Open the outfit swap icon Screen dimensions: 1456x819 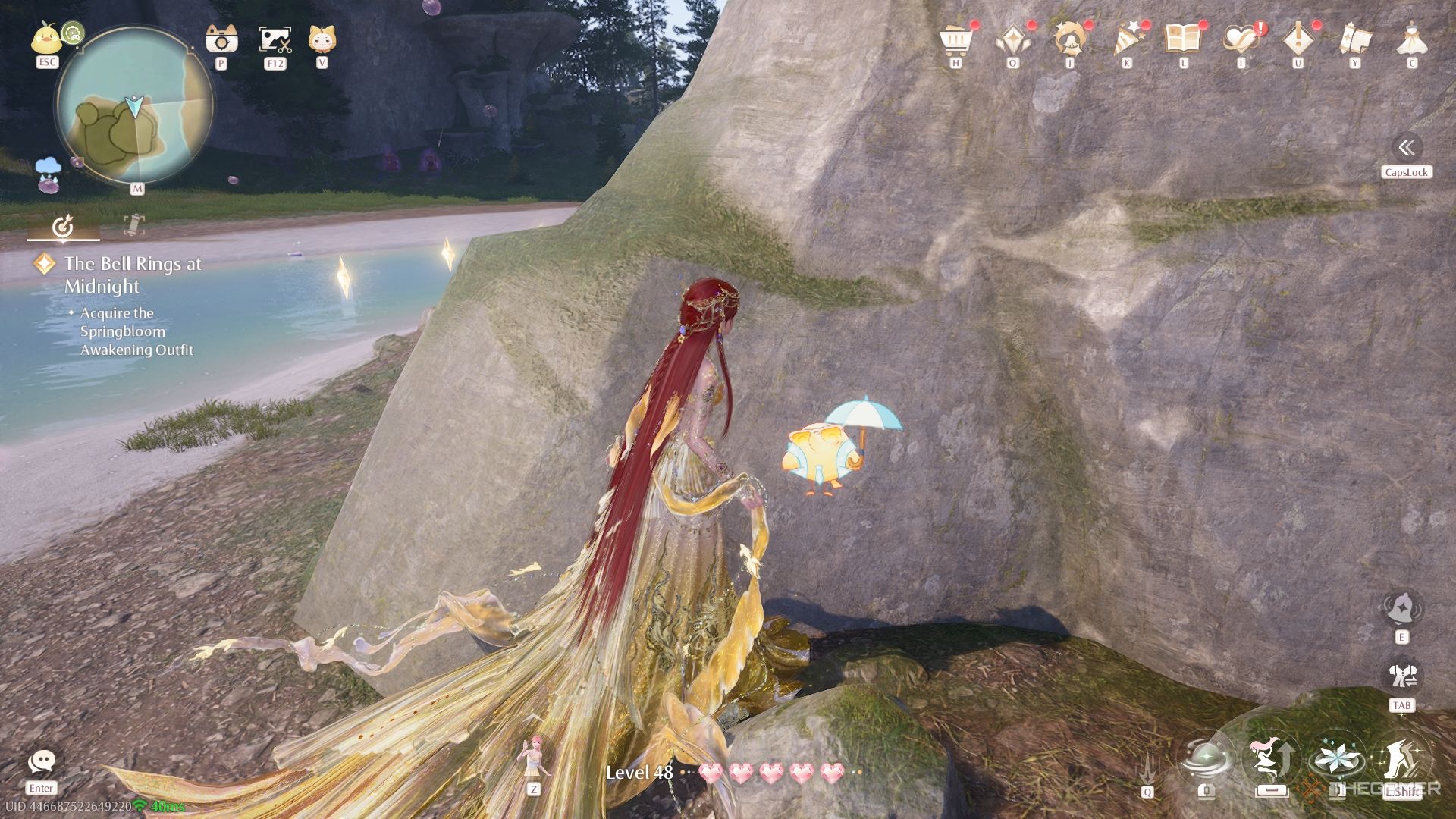click(1401, 676)
